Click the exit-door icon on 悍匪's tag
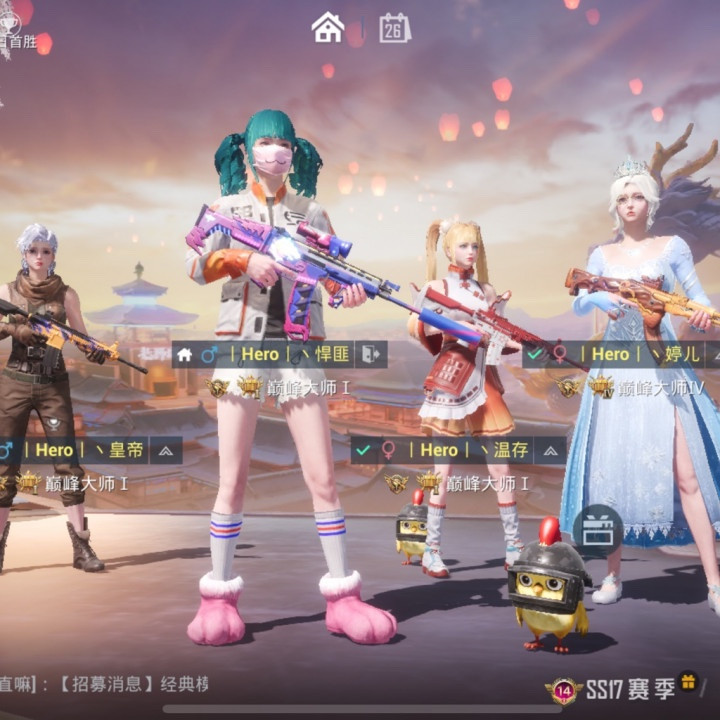 [x=370, y=354]
